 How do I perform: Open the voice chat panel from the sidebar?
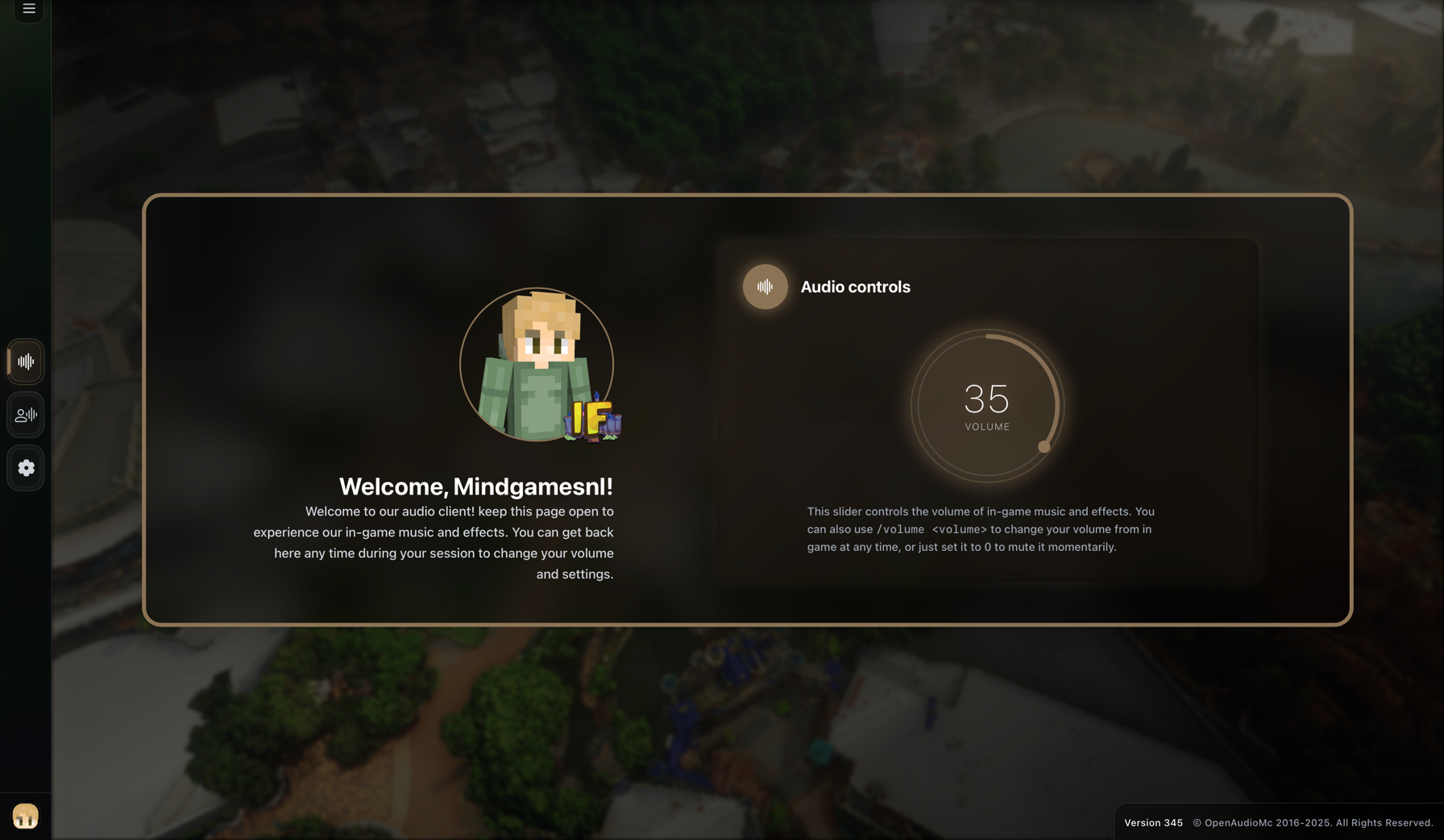click(25, 415)
